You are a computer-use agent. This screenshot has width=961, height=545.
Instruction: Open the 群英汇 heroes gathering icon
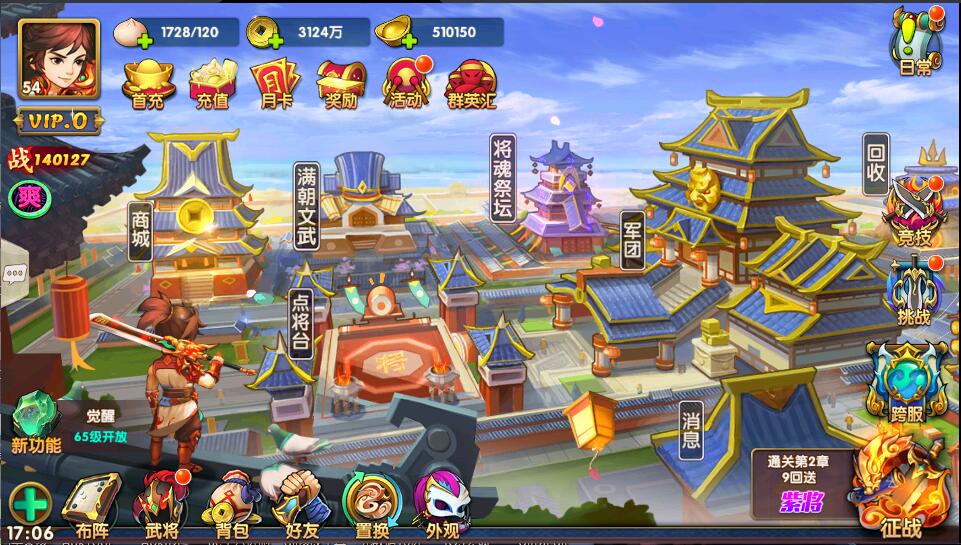tap(471, 83)
